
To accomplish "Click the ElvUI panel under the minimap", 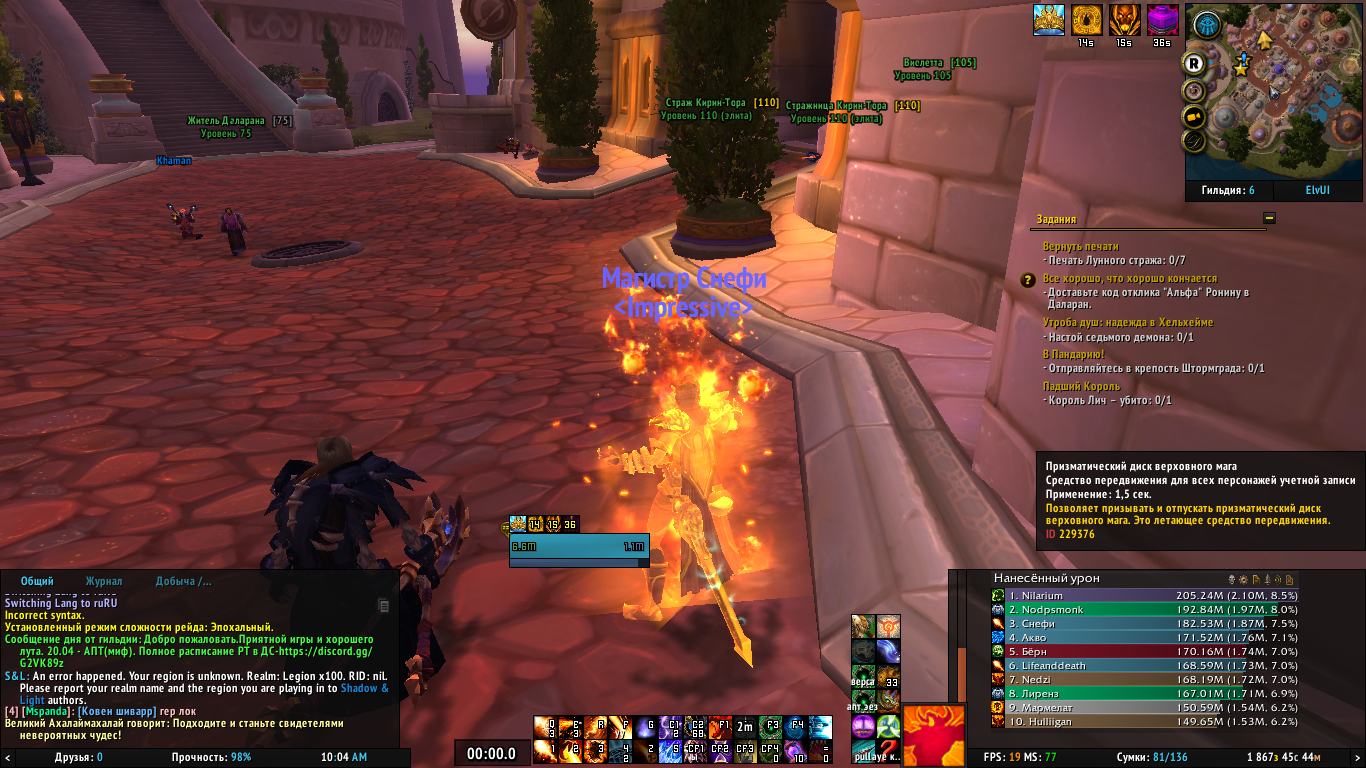I will pyautogui.click(x=1317, y=190).
